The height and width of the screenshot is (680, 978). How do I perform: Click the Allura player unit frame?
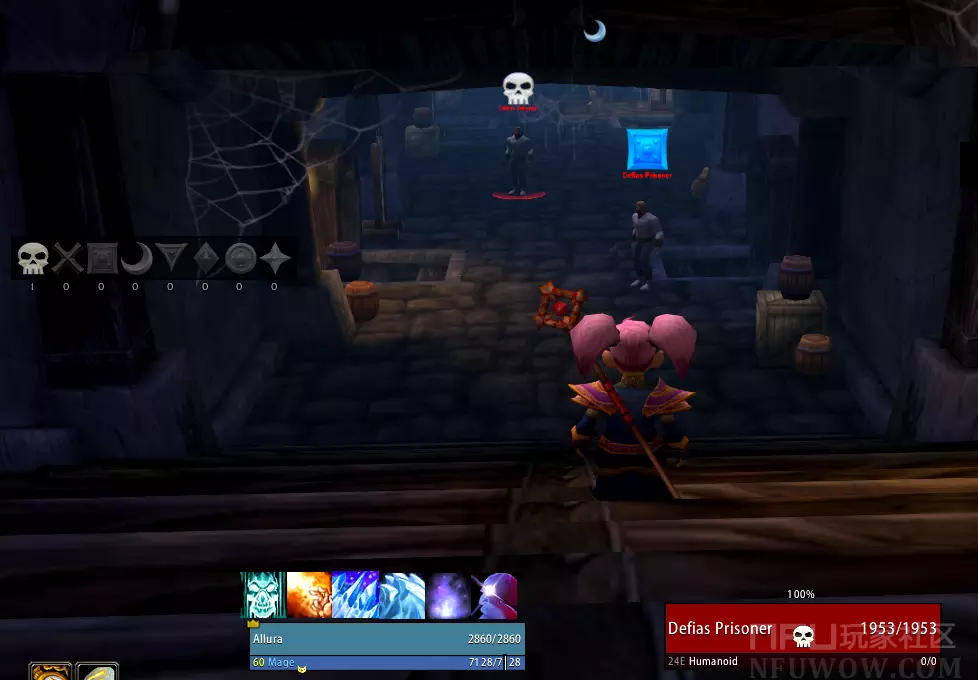(386, 639)
